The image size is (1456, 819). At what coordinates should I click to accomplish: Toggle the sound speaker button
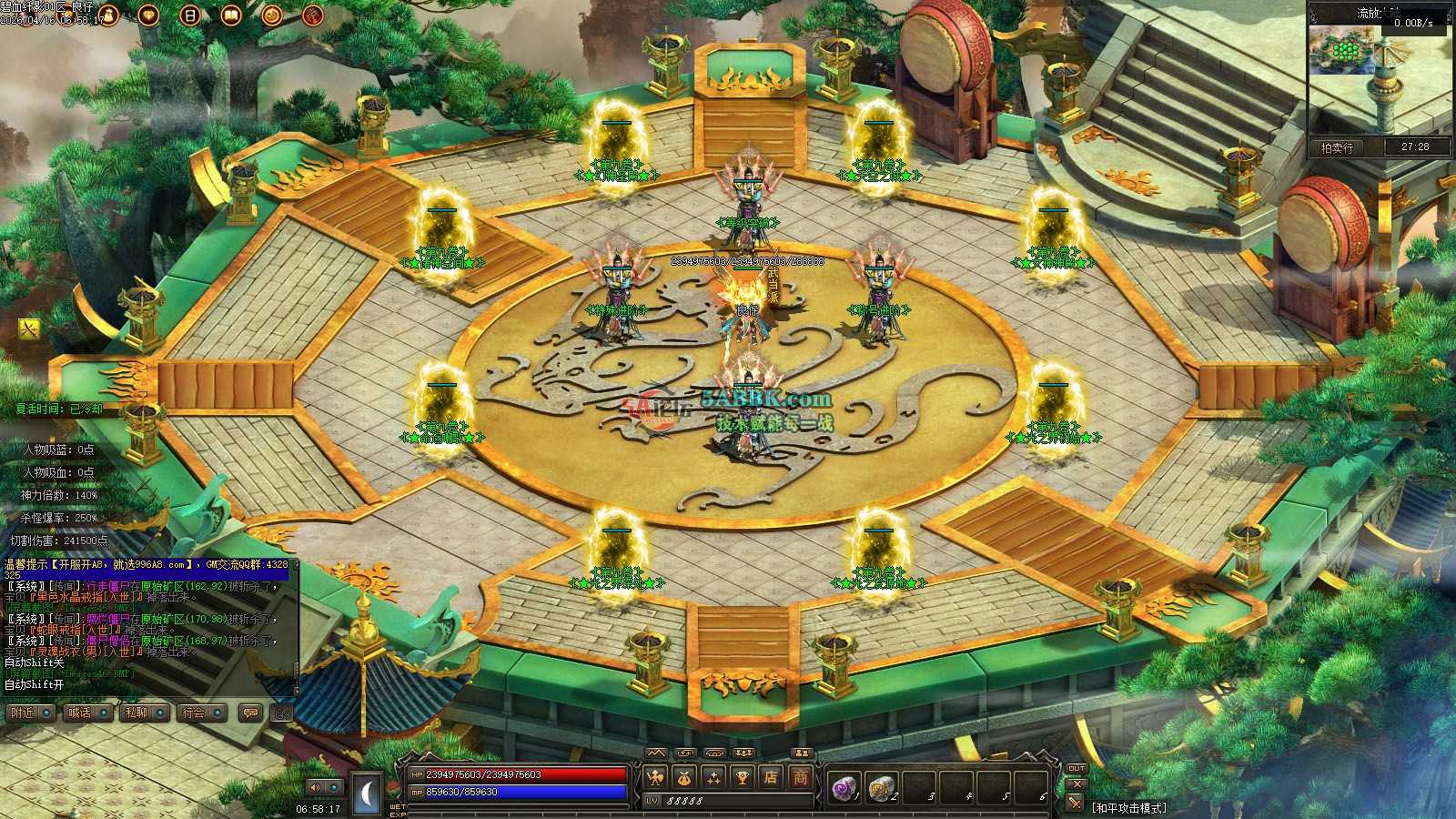pyautogui.click(x=316, y=787)
